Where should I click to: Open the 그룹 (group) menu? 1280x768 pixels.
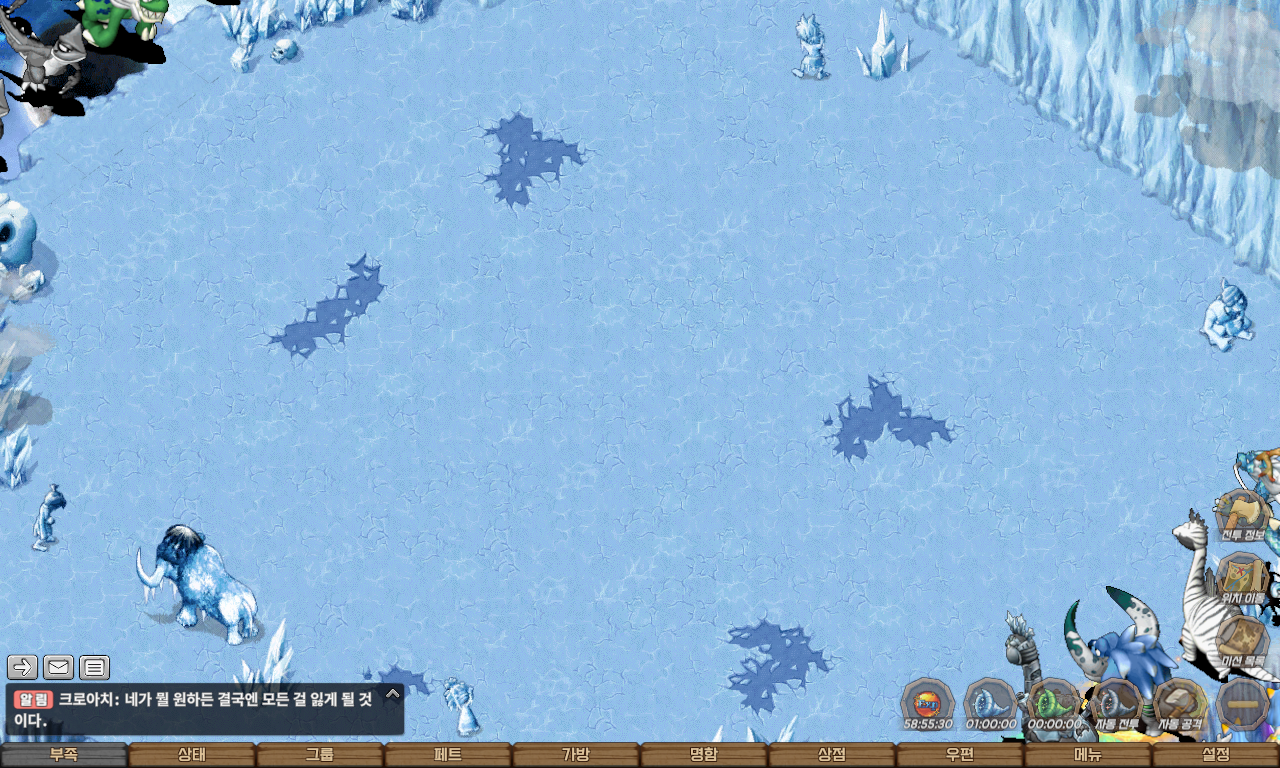(x=320, y=755)
